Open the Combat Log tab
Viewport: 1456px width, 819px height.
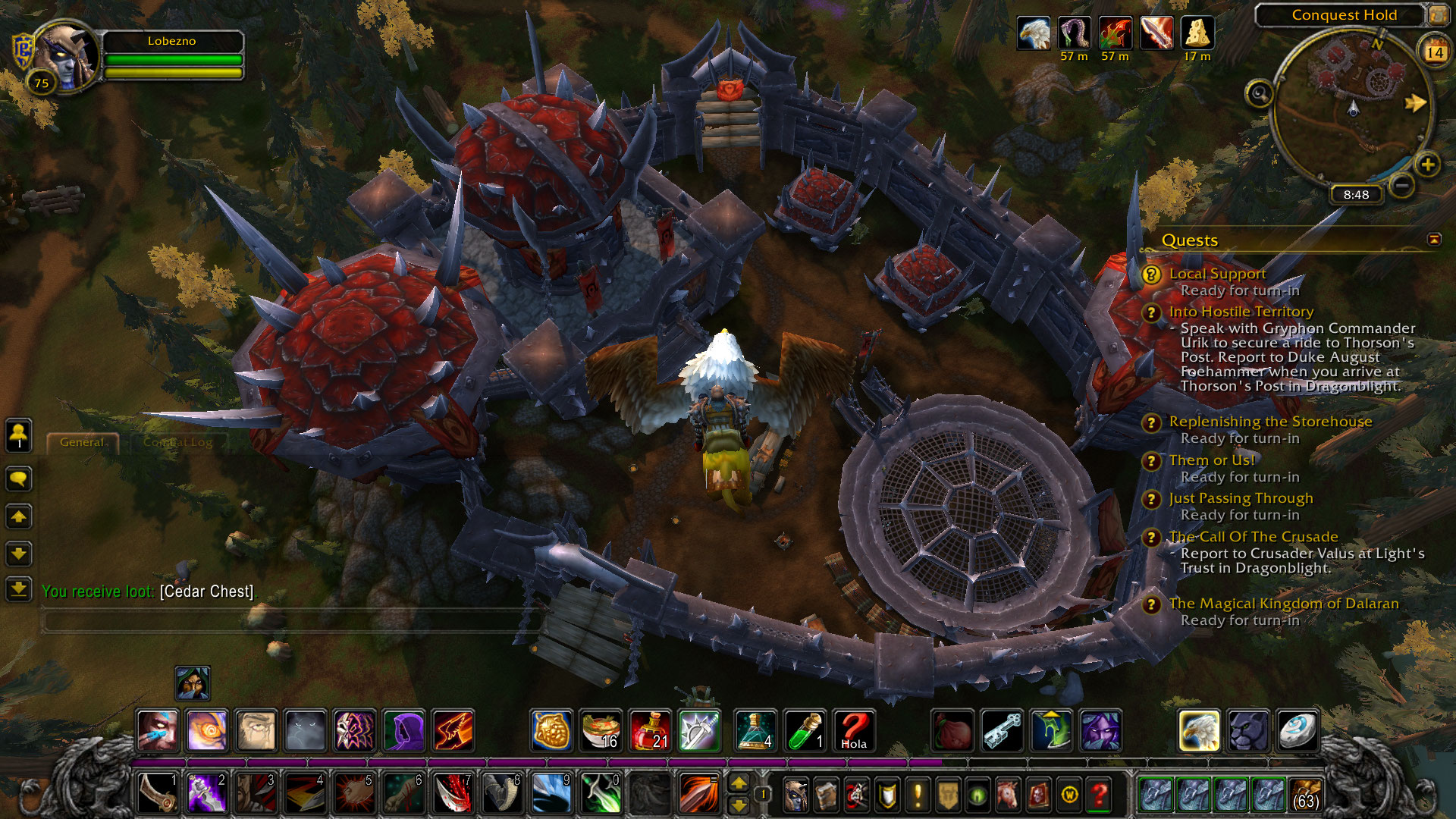178,442
